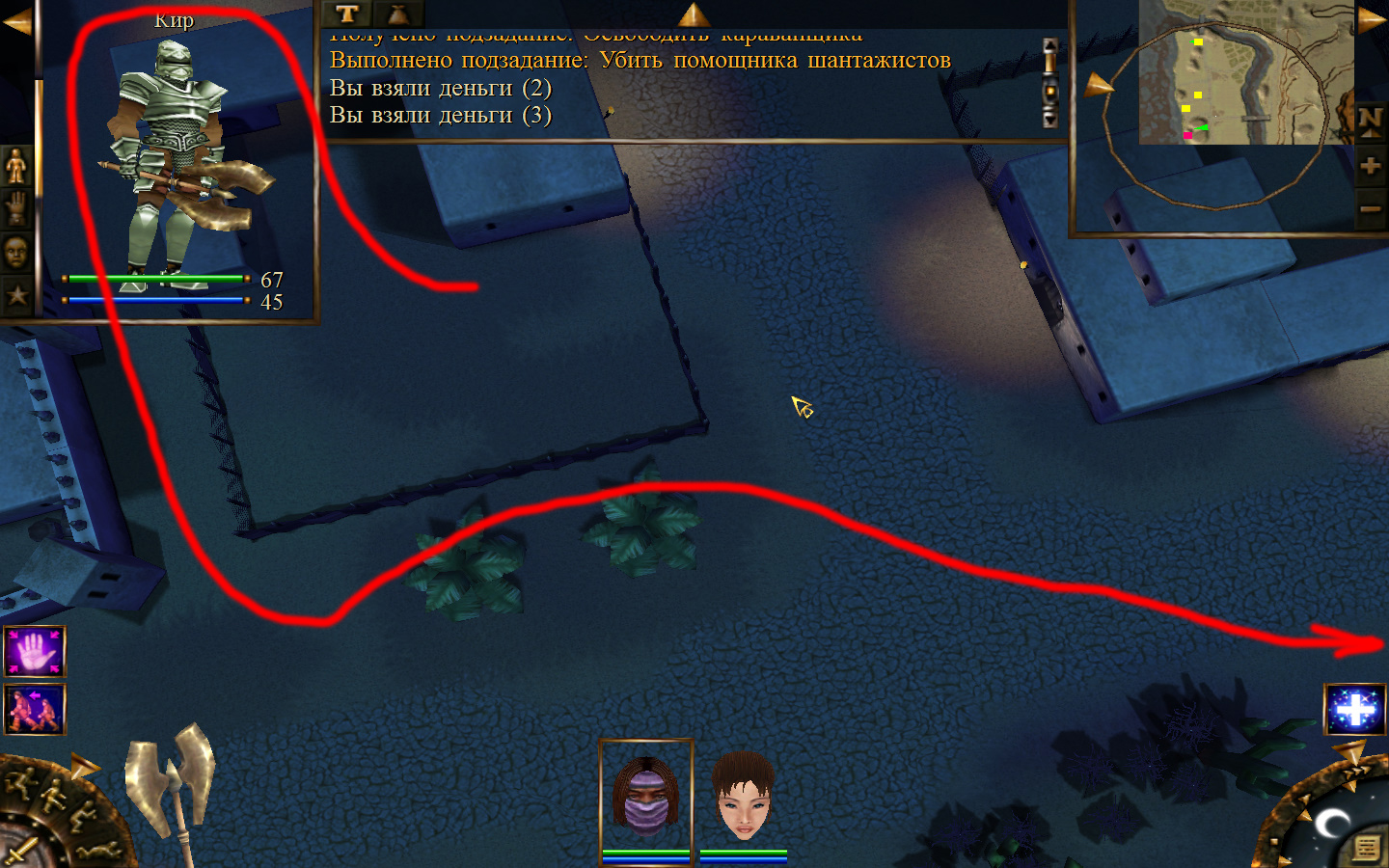1389x868 pixels.
Task: Open the money bag button
Action: [x=397, y=14]
